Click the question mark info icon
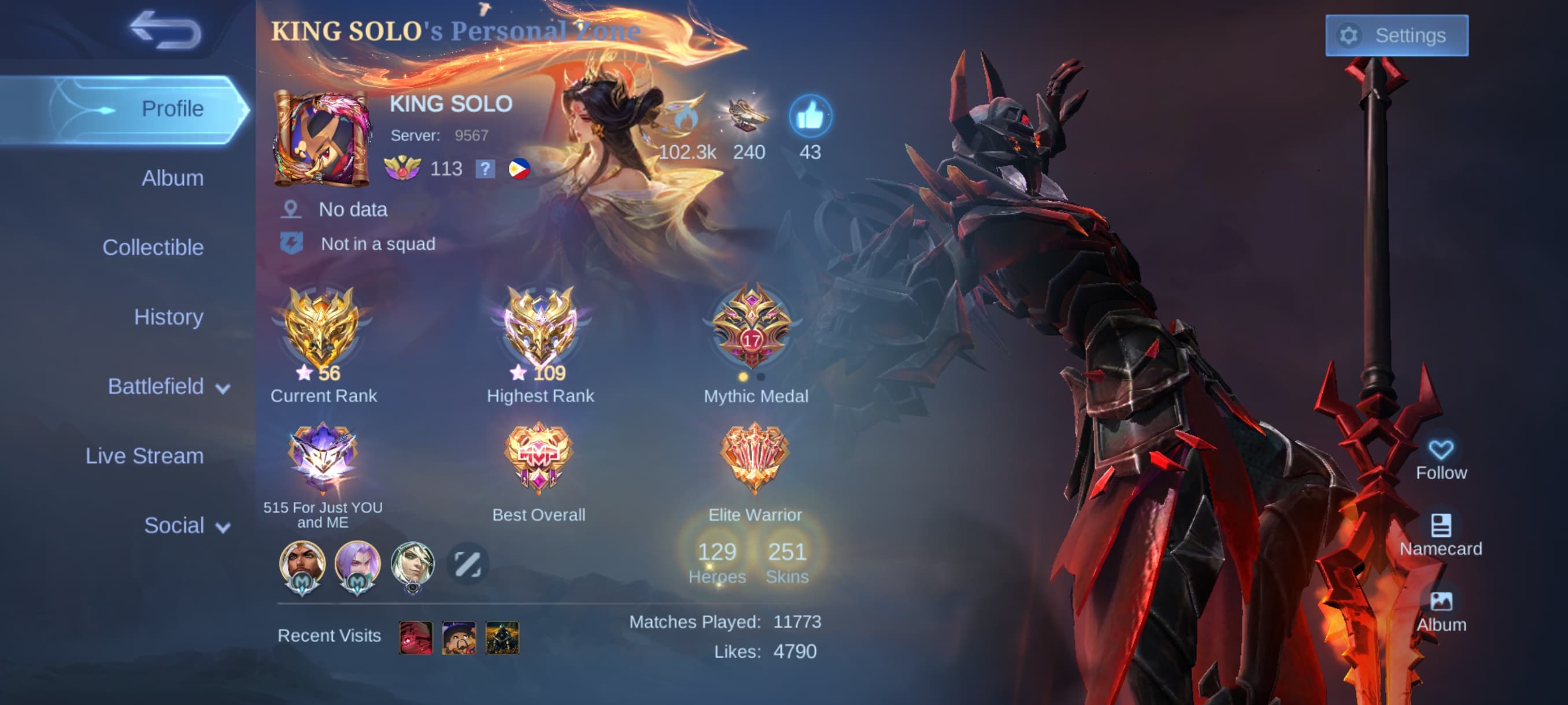Viewport: 1568px width, 705px height. click(485, 169)
